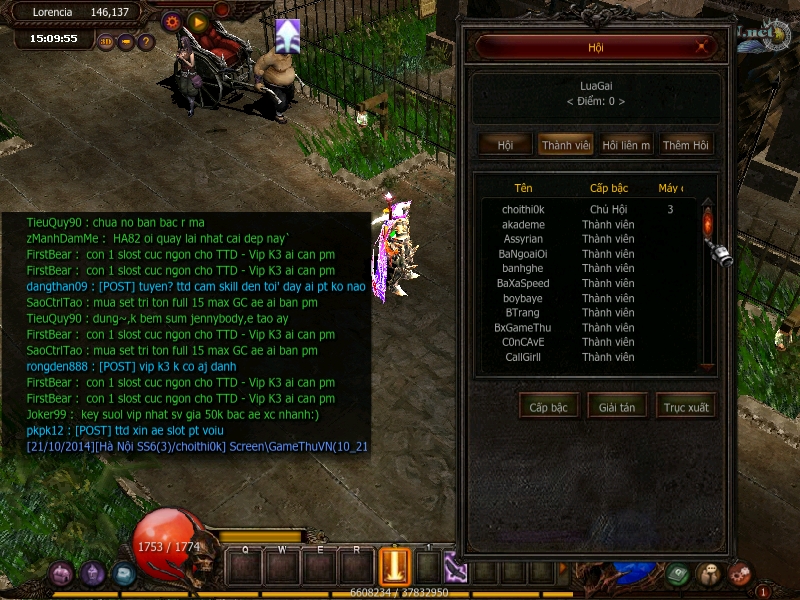Close the Hội guild window
This screenshot has width=800, height=600.
tap(704, 47)
